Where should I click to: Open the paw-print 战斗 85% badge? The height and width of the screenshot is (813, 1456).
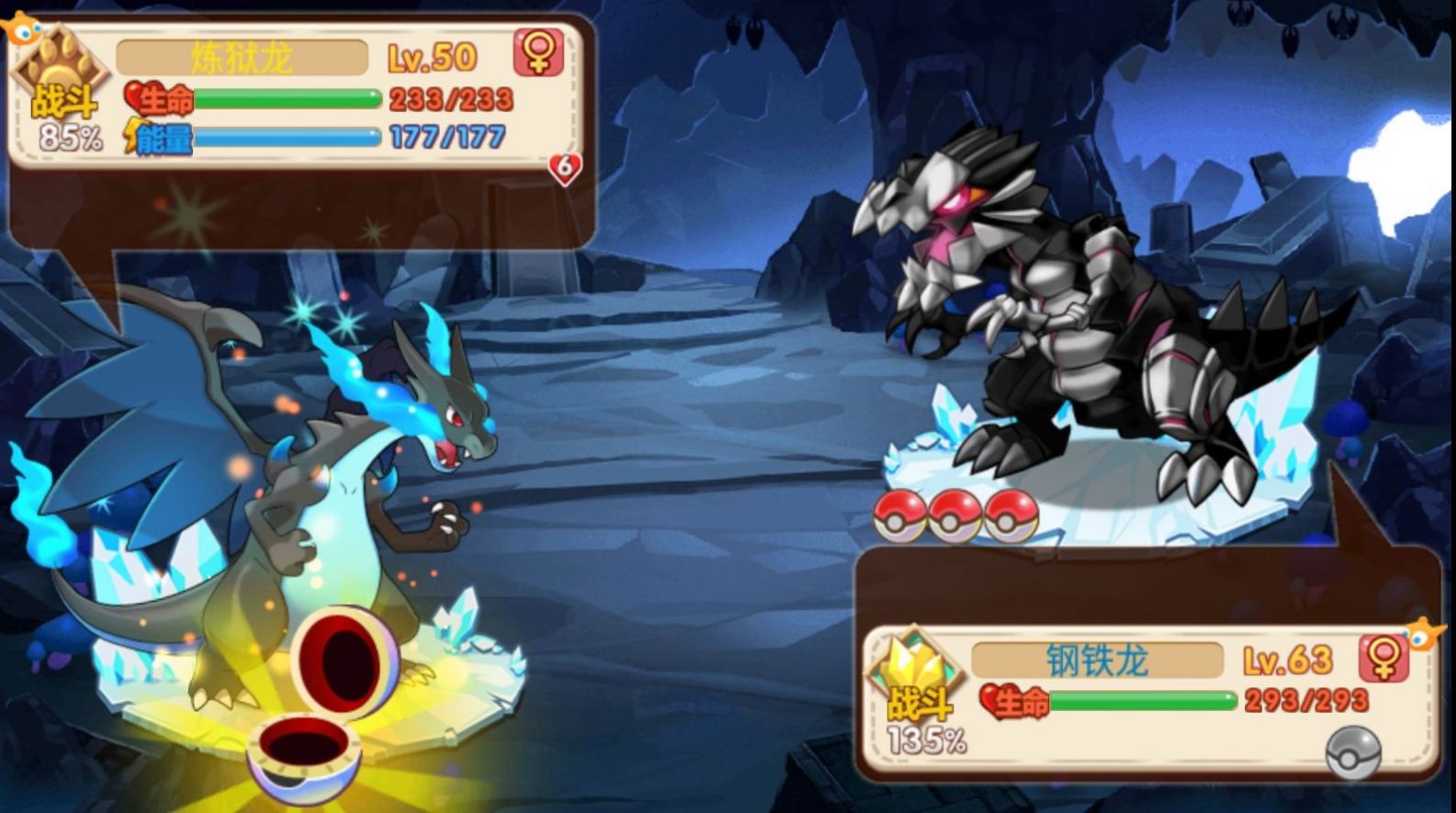pos(60,87)
